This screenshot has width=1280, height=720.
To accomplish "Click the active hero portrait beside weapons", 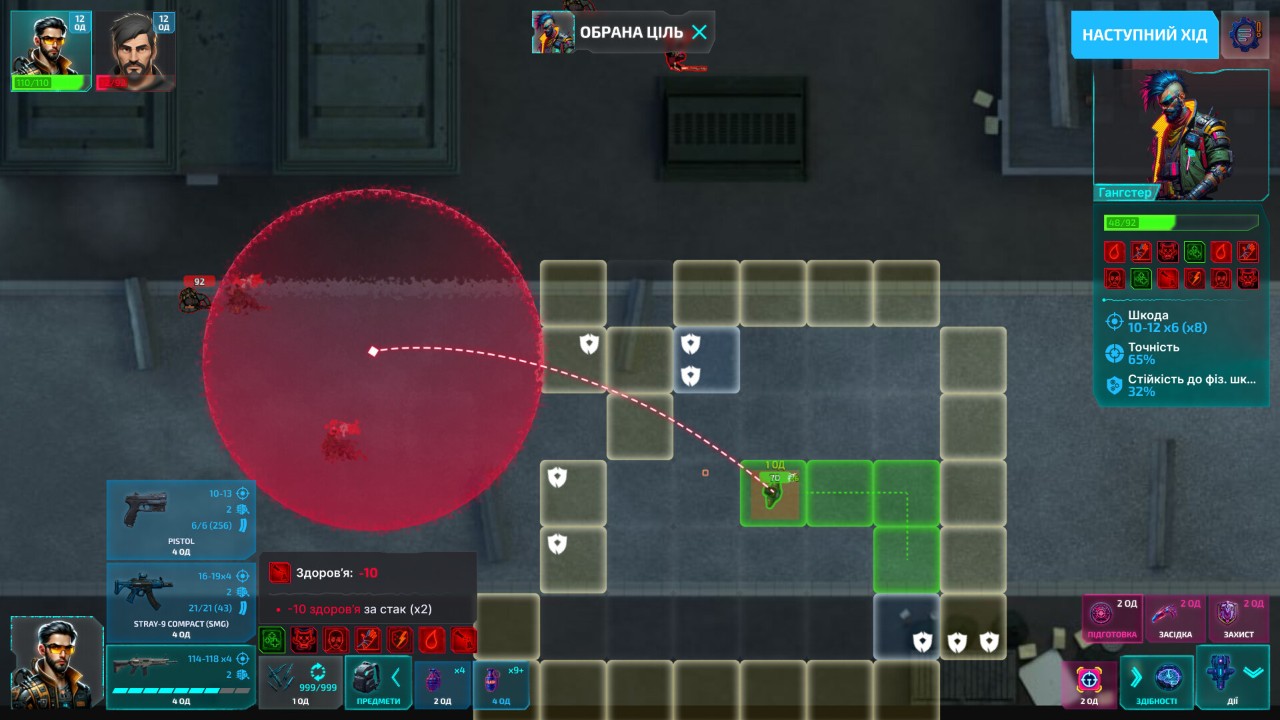I will coord(56,661).
